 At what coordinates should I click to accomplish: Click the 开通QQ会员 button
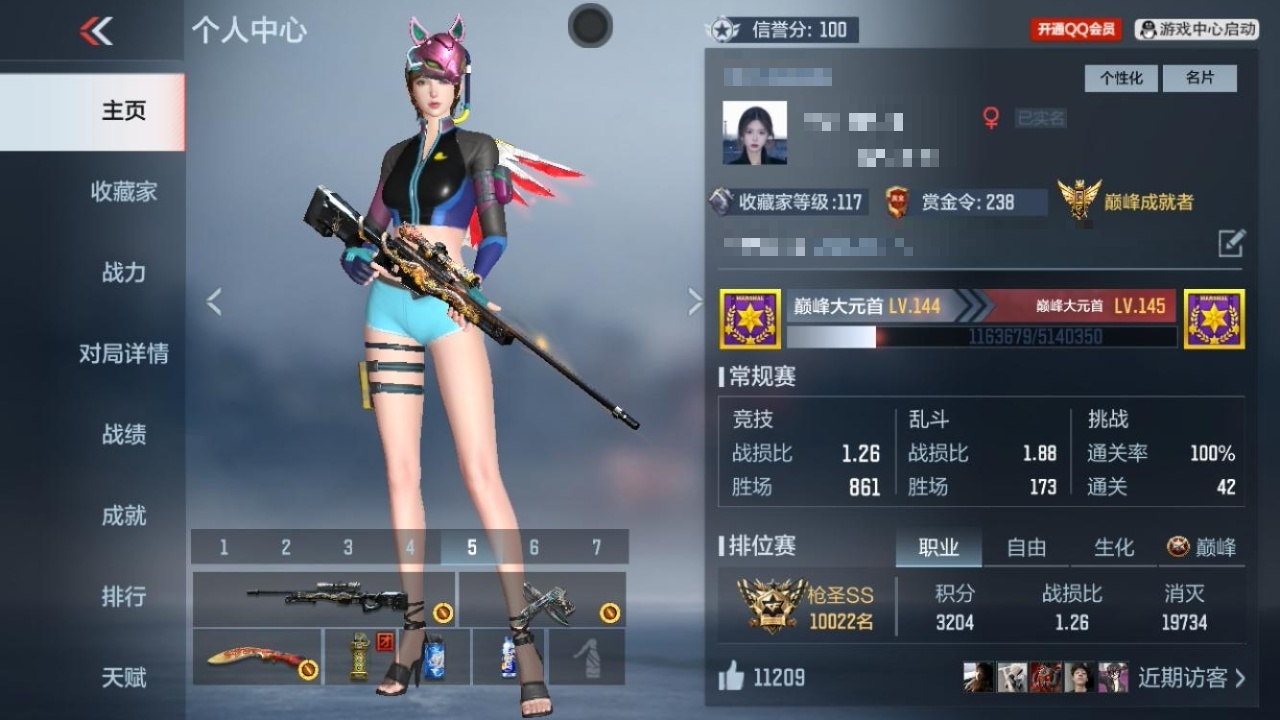click(x=1074, y=29)
